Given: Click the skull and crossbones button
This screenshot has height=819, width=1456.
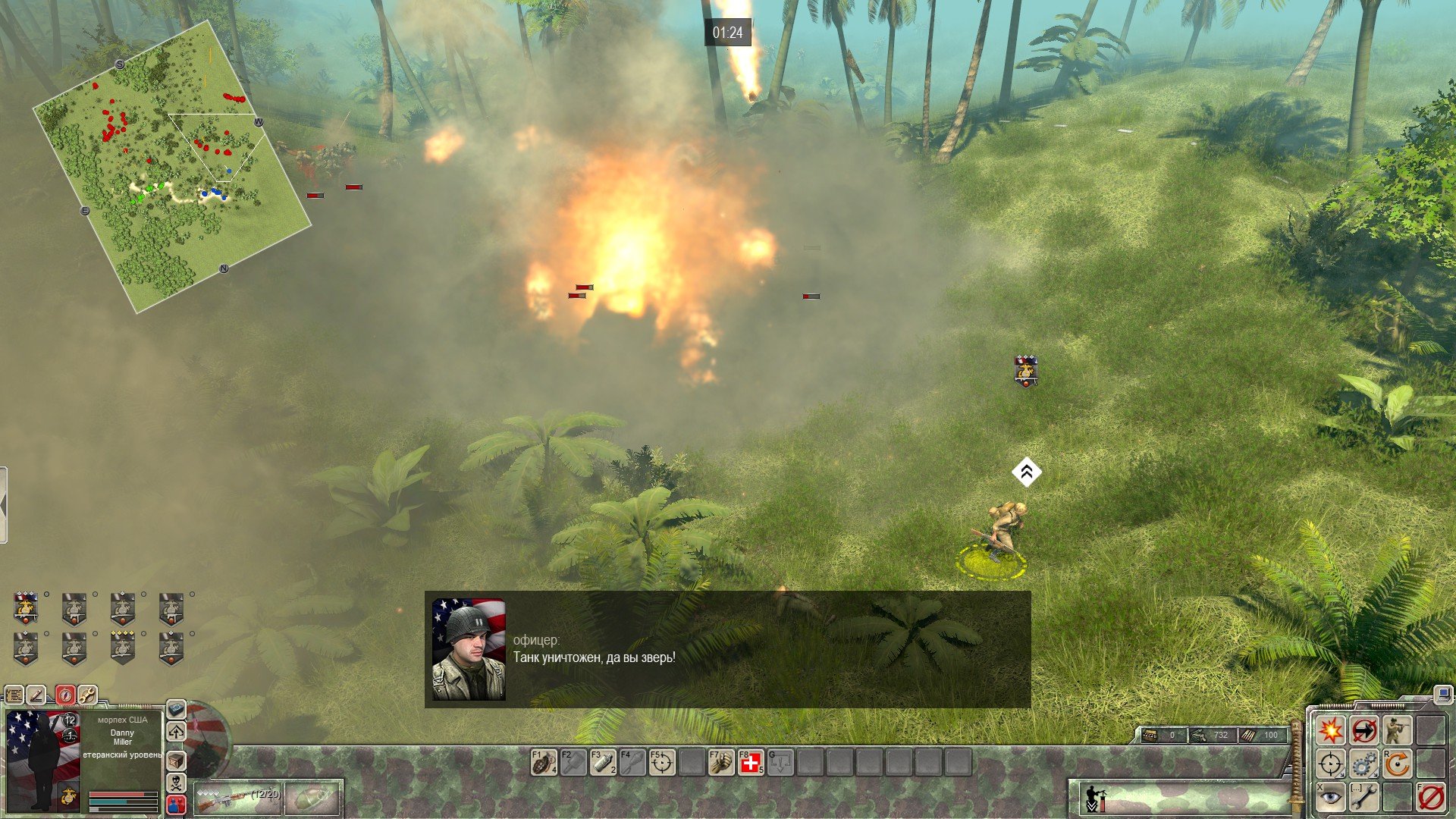Looking at the screenshot, I should (176, 782).
